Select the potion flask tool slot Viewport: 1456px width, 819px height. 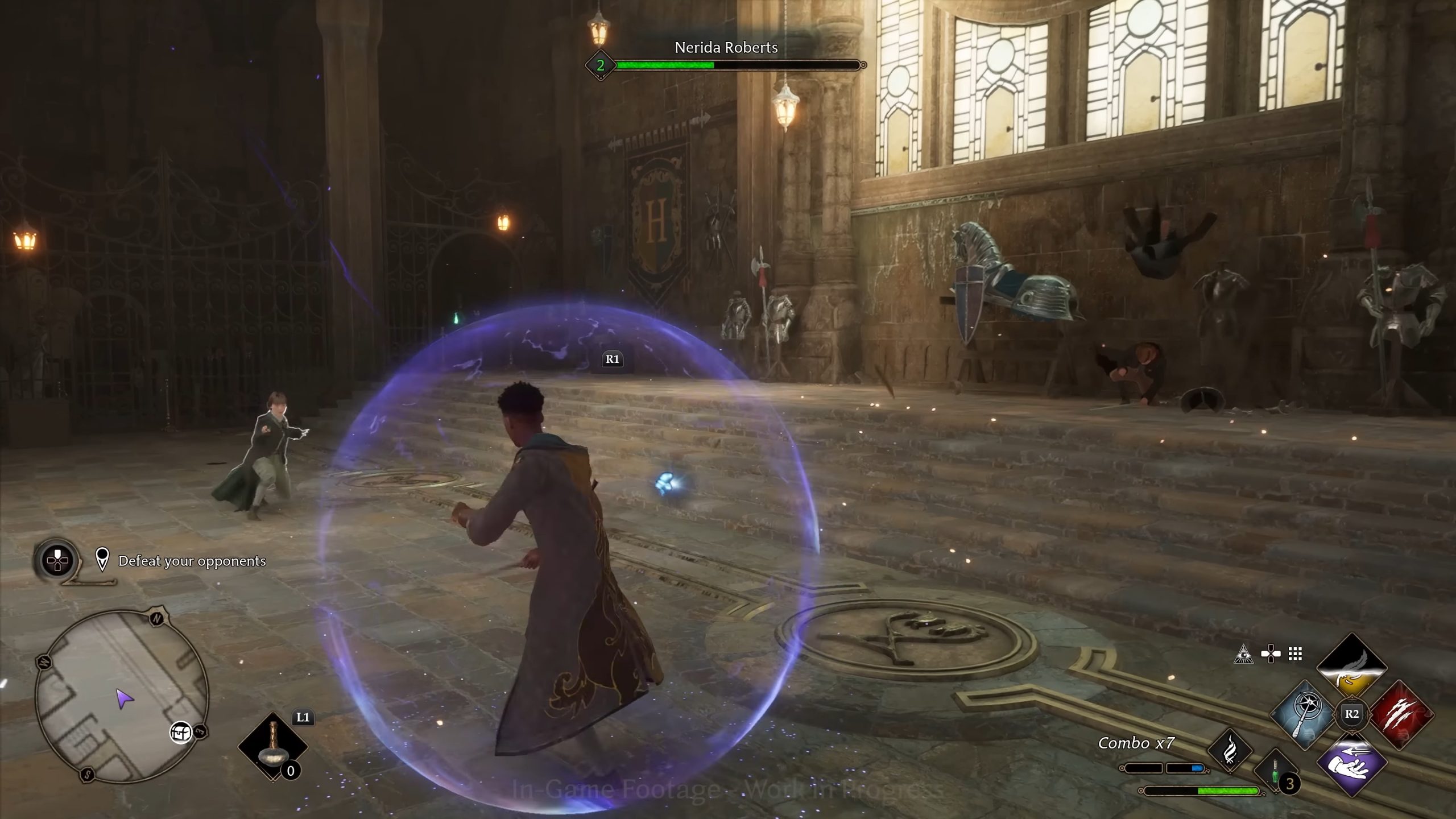pyautogui.click(x=272, y=746)
